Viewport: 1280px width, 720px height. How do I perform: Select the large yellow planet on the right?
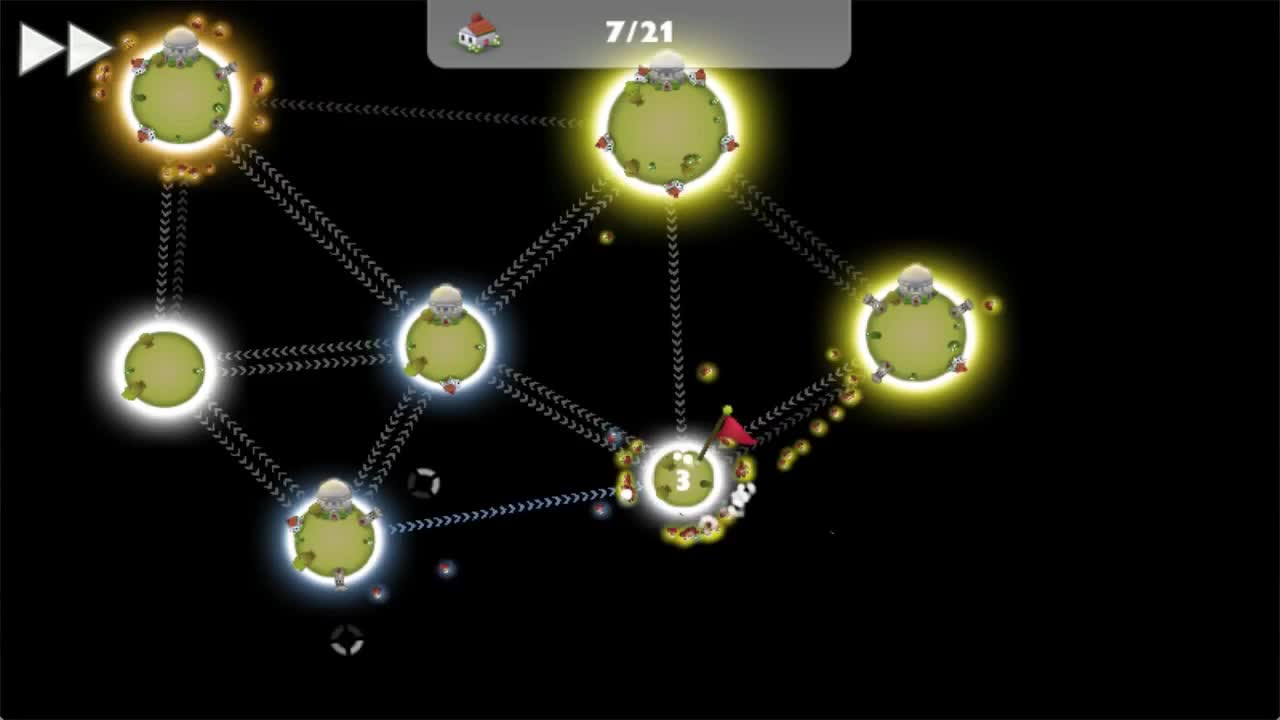click(x=915, y=330)
